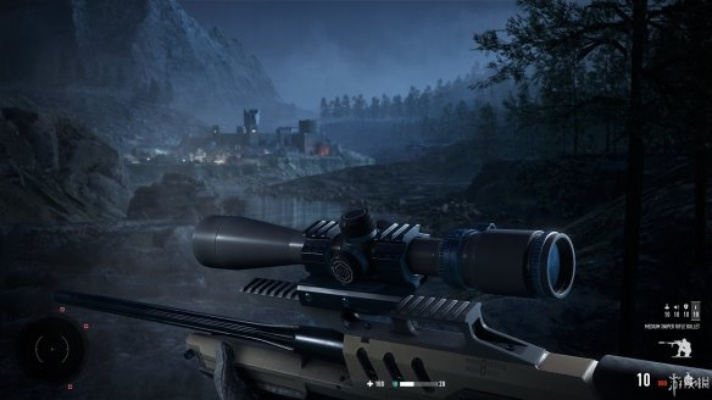Choose the highlighted ammo type slot
Image resolution: width=712 pixels, height=400 pixels.
pos(695,310)
